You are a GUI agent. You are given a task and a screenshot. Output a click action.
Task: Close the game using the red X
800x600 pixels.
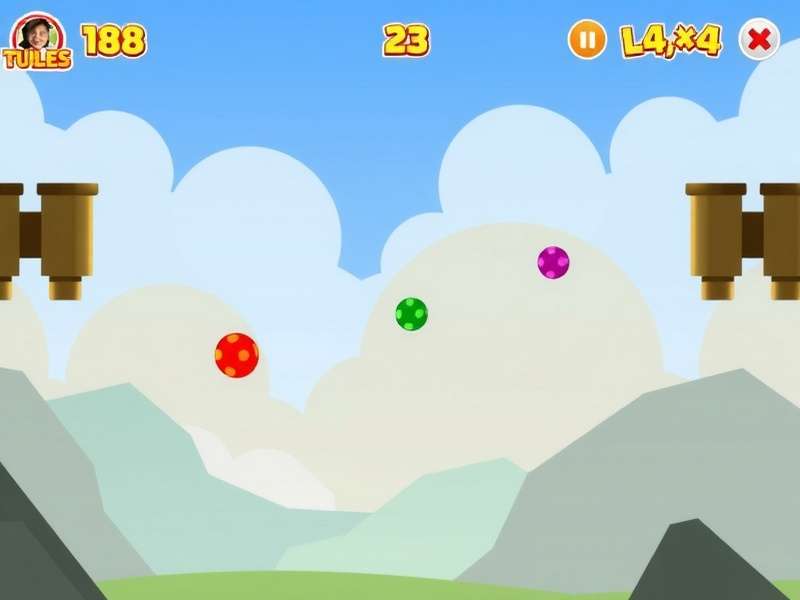point(759,40)
